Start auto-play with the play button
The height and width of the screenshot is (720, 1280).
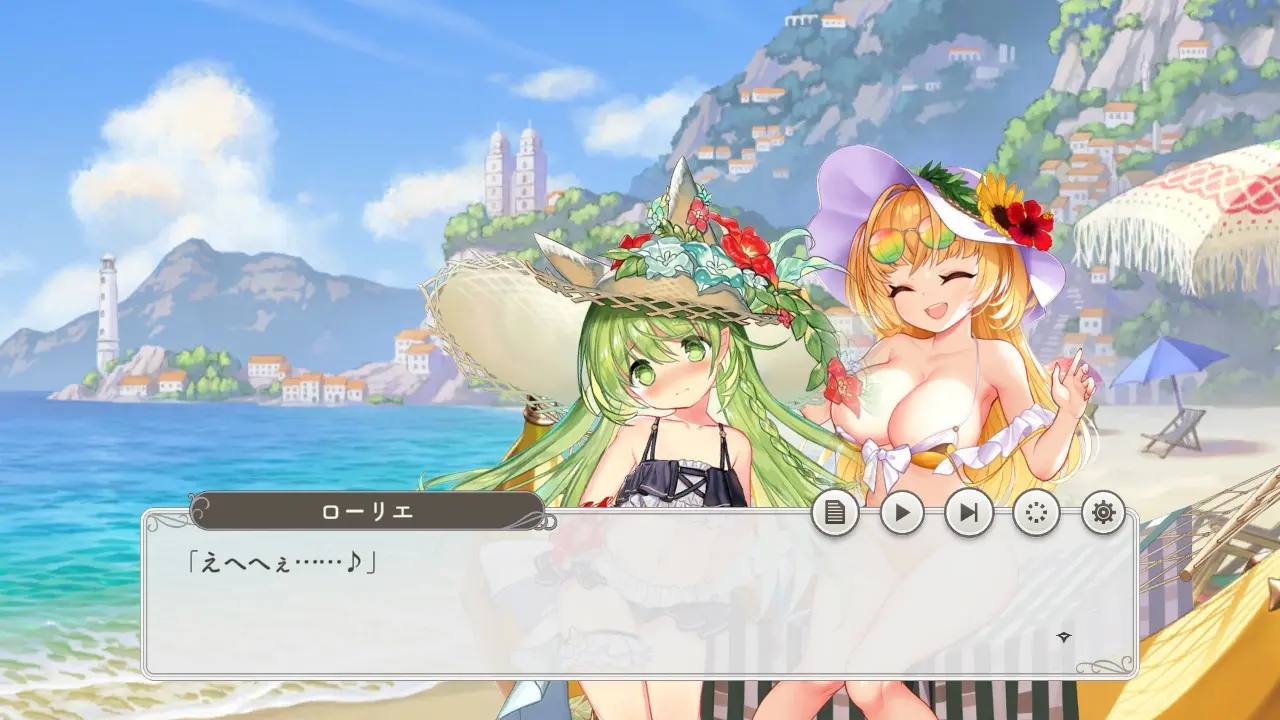click(x=902, y=513)
